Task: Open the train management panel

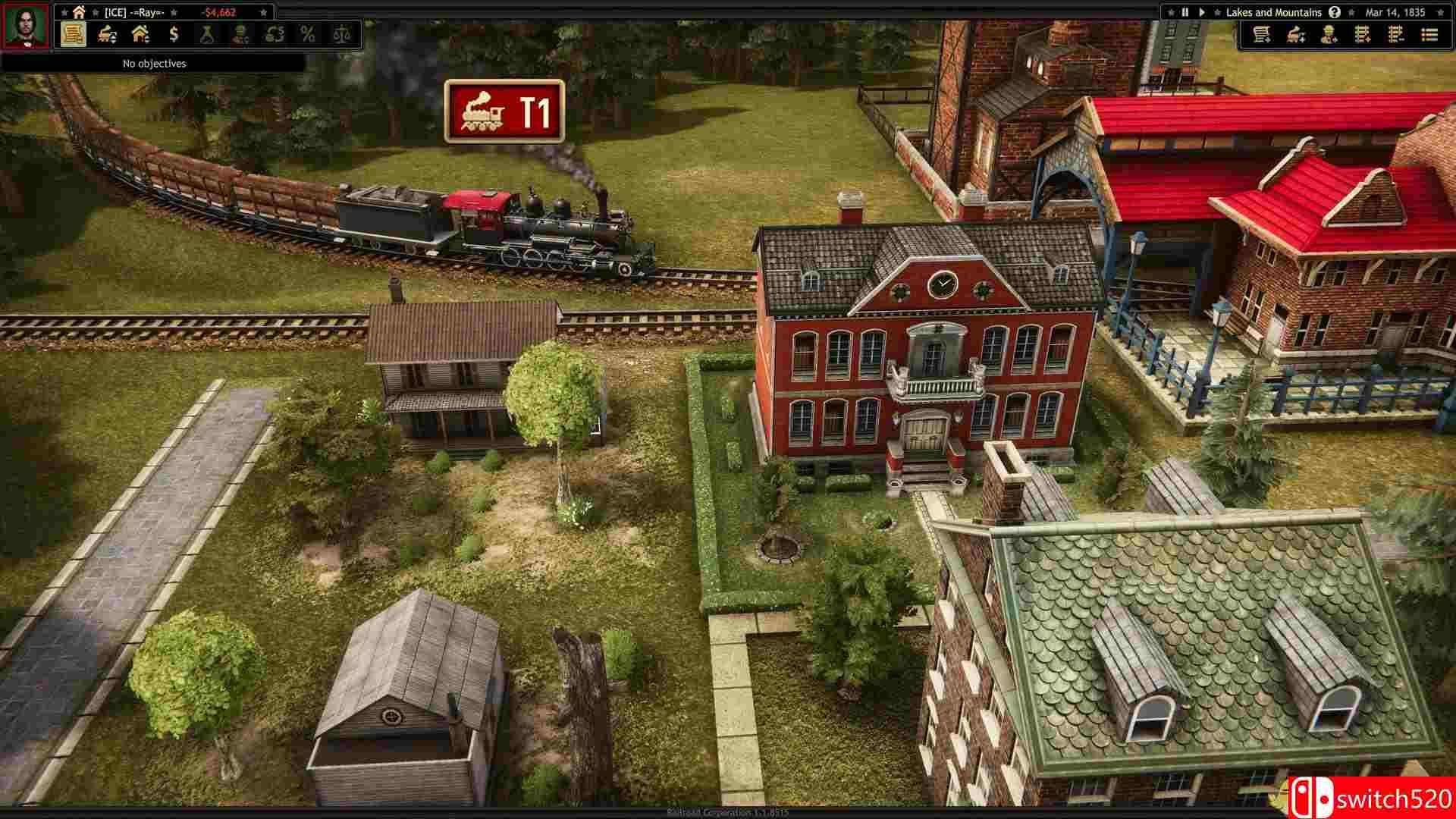Action: [x=106, y=34]
